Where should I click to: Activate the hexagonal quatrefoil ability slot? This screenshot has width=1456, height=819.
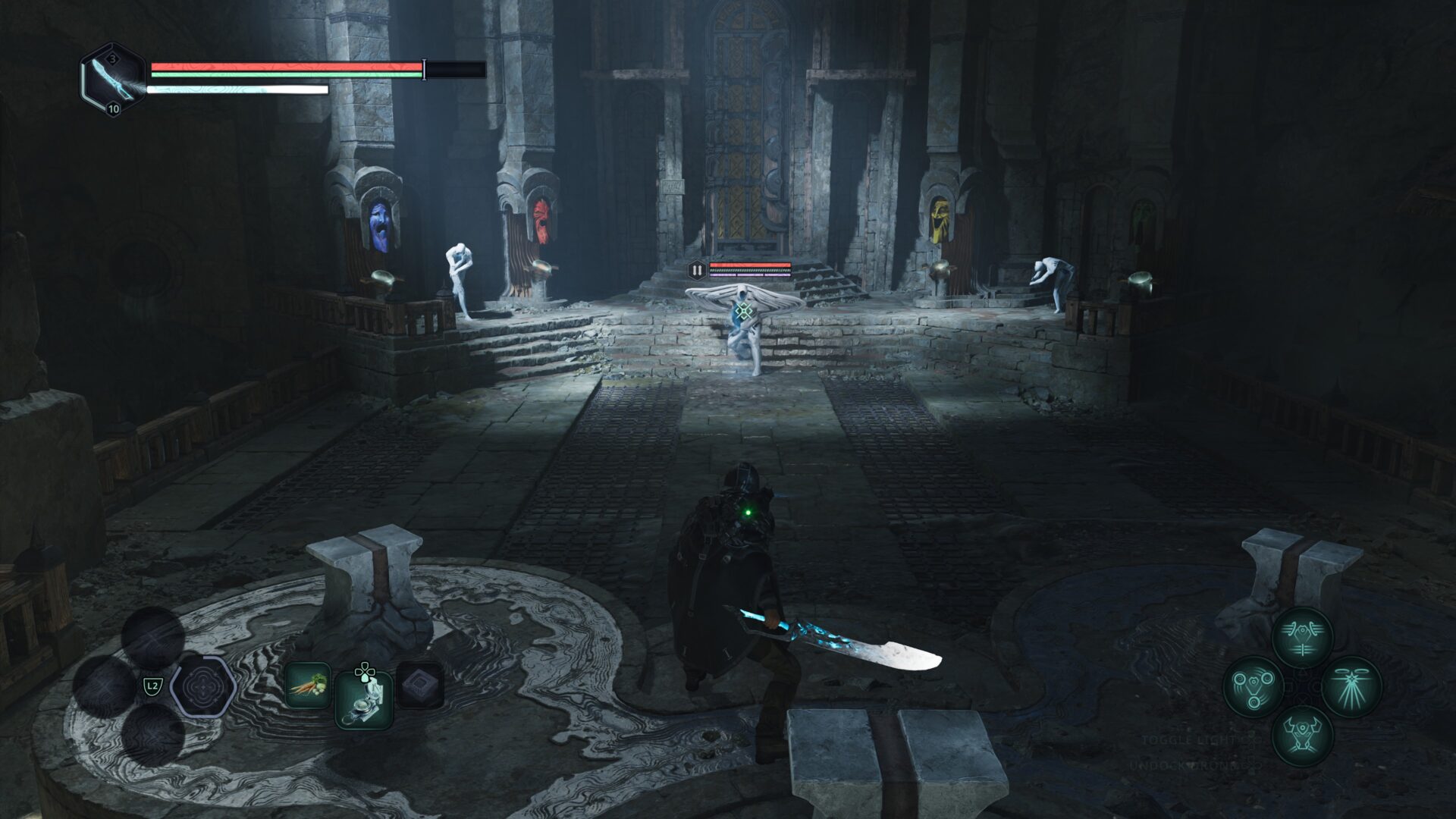tap(202, 687)
